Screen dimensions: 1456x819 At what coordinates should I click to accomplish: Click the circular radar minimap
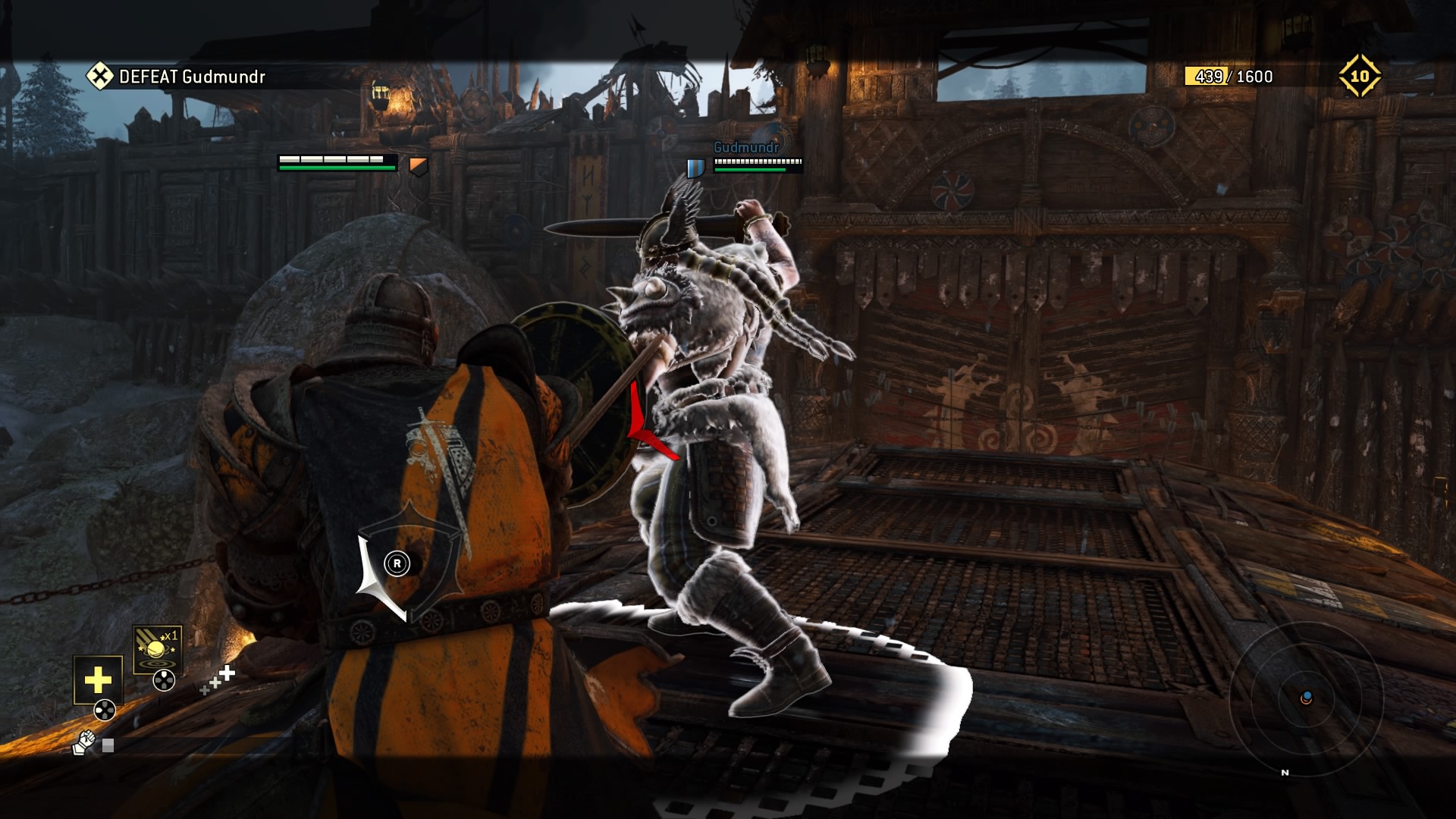point(1306,698)
